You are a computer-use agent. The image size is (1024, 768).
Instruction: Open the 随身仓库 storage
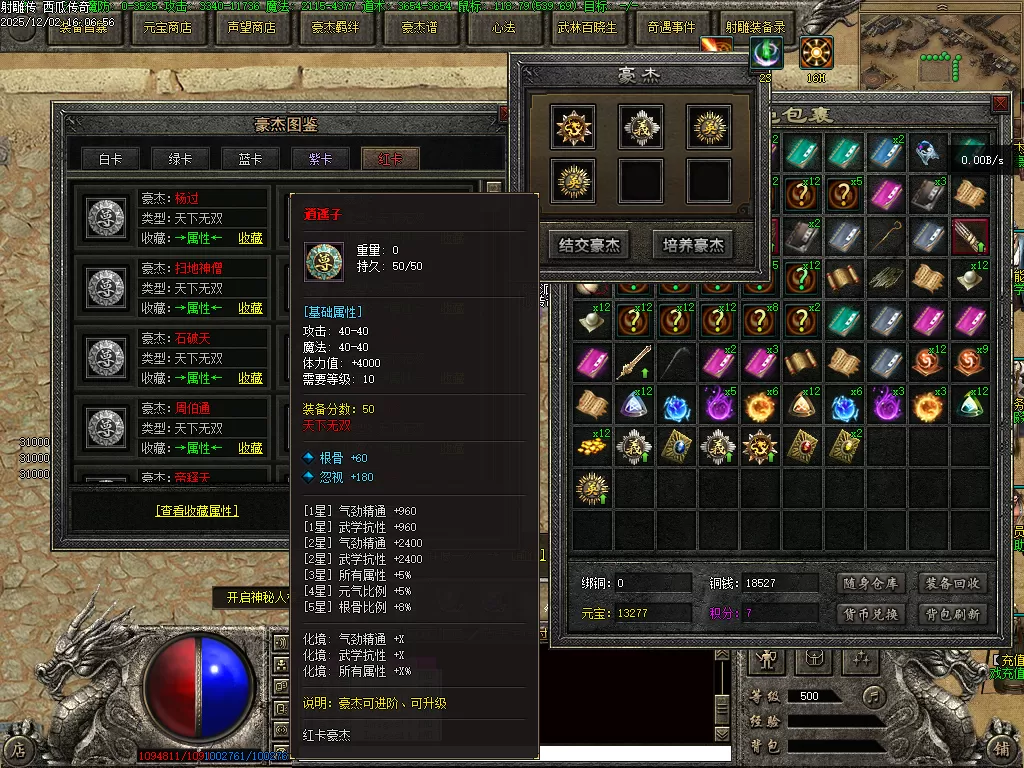coord(869,583)
